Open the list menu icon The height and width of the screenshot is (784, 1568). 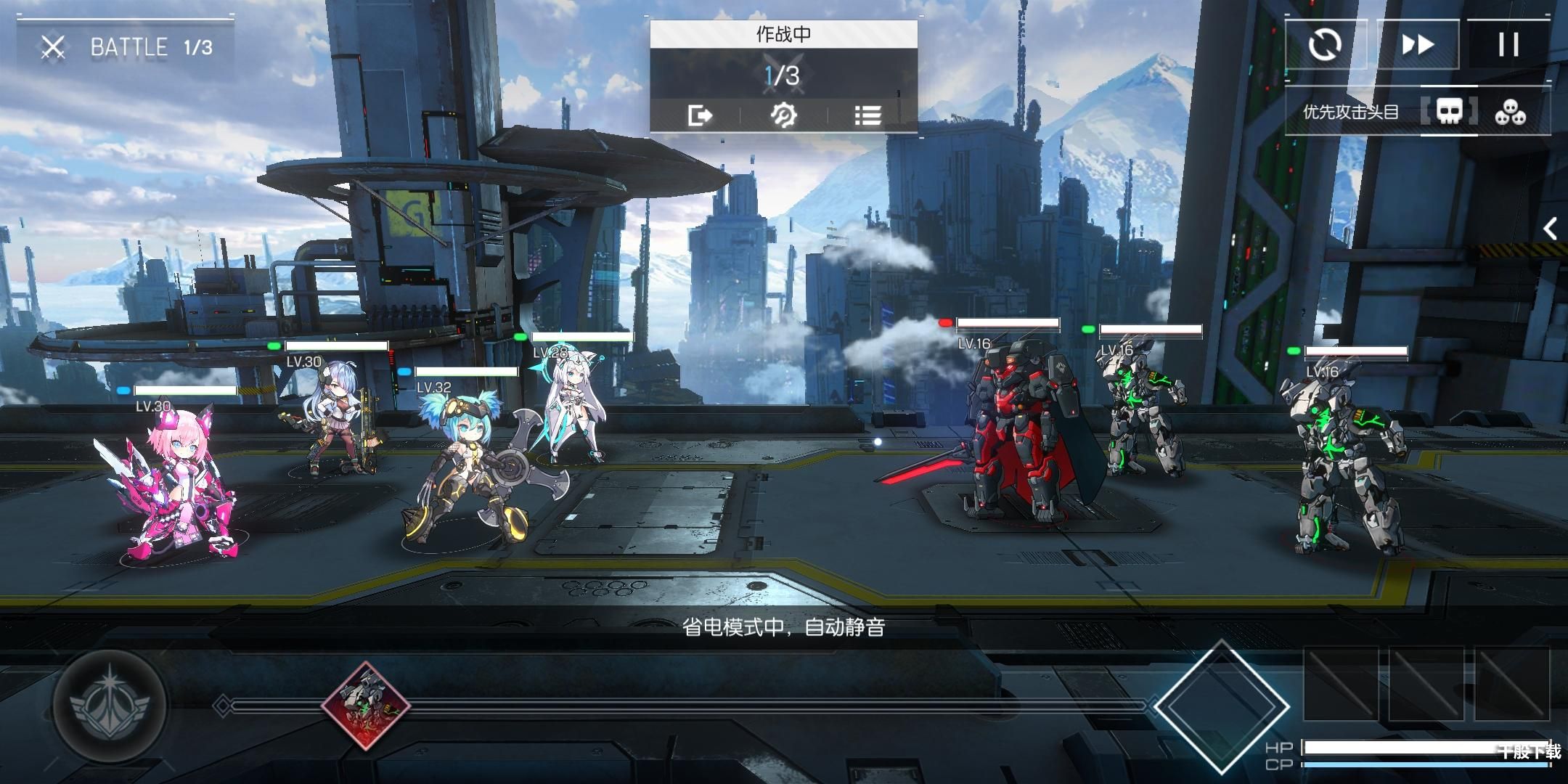pos(867,115)
